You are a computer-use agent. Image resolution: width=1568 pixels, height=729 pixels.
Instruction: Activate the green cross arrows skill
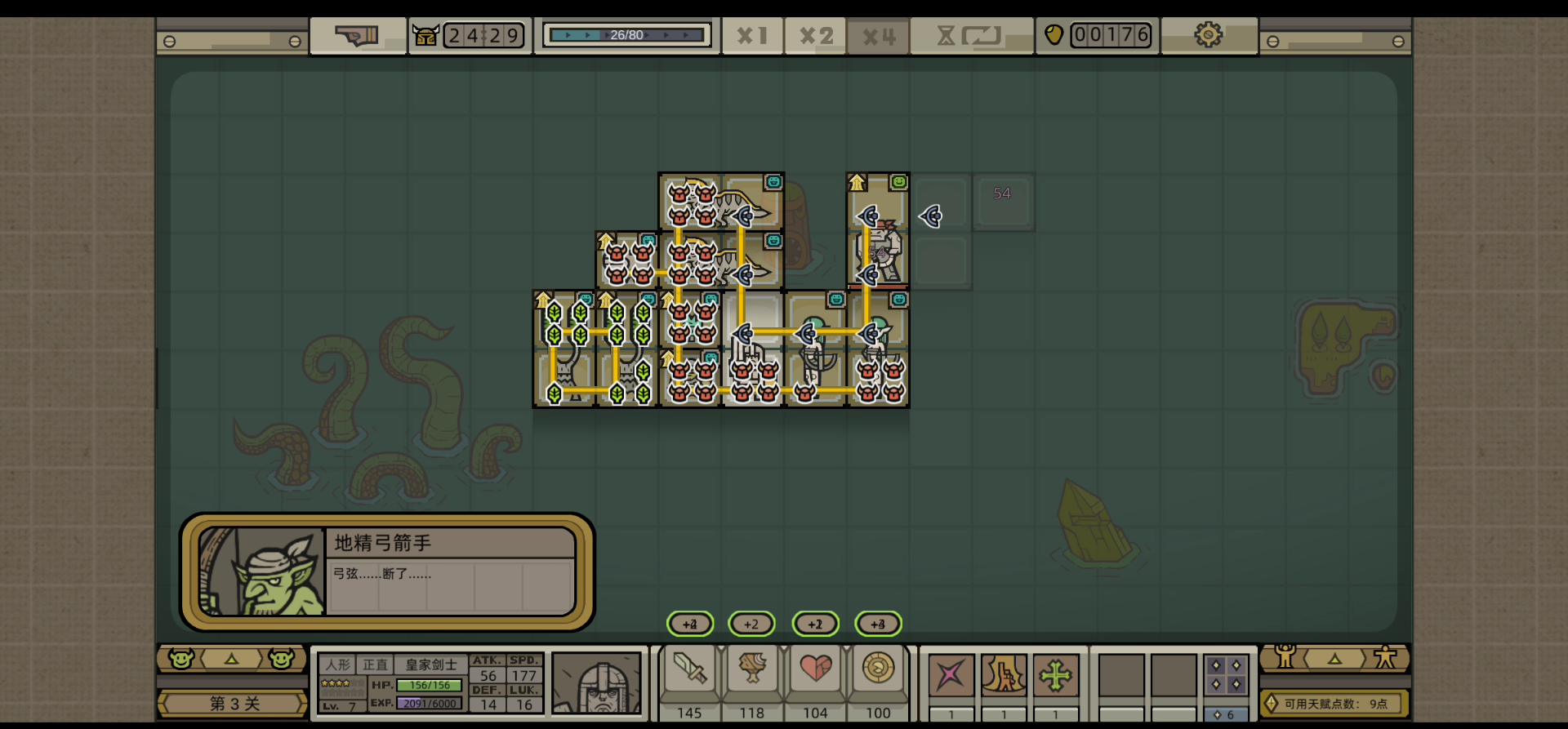tap(1055, 676)
